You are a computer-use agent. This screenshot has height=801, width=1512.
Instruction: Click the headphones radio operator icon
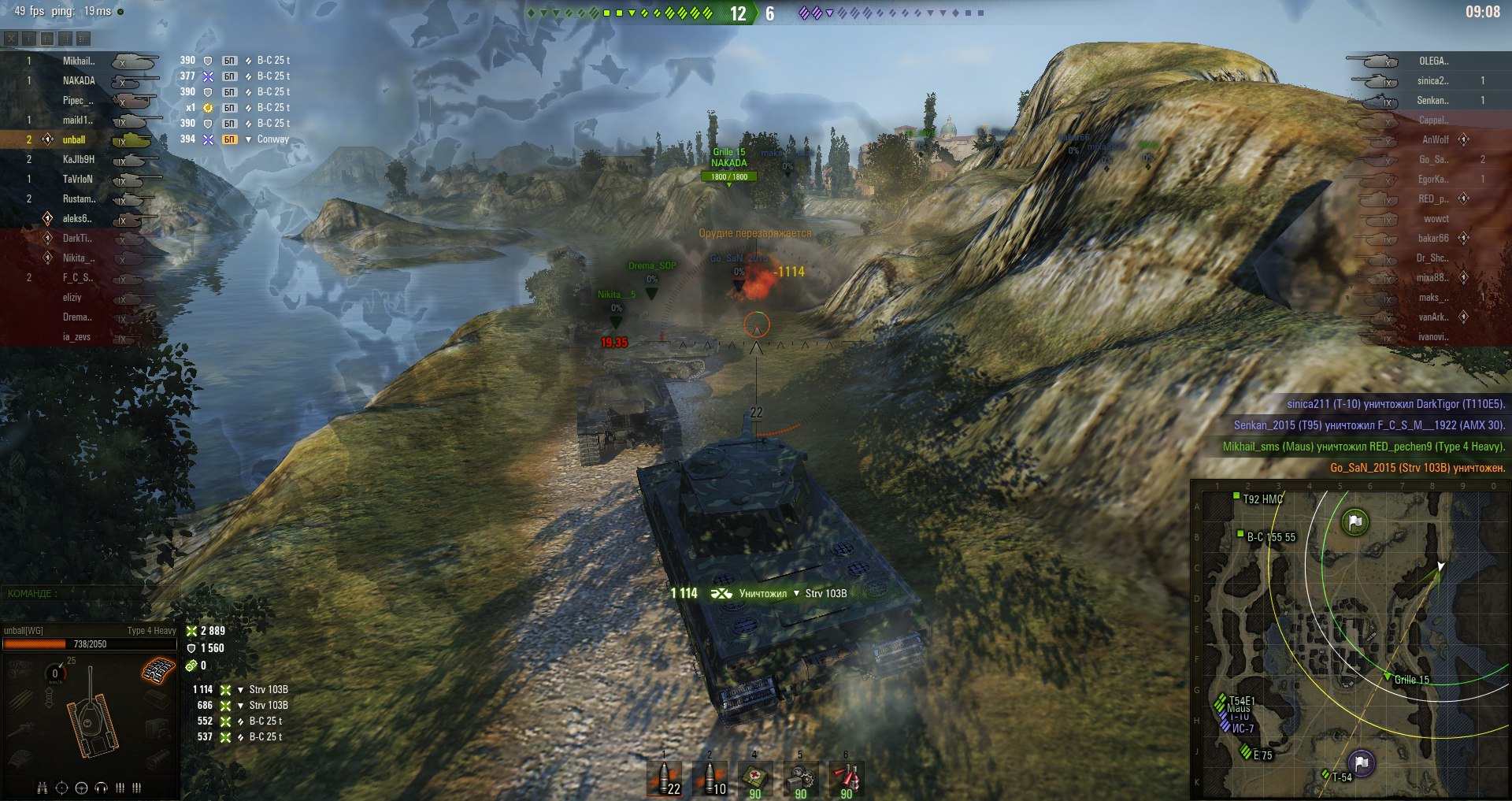pos(101,788)
